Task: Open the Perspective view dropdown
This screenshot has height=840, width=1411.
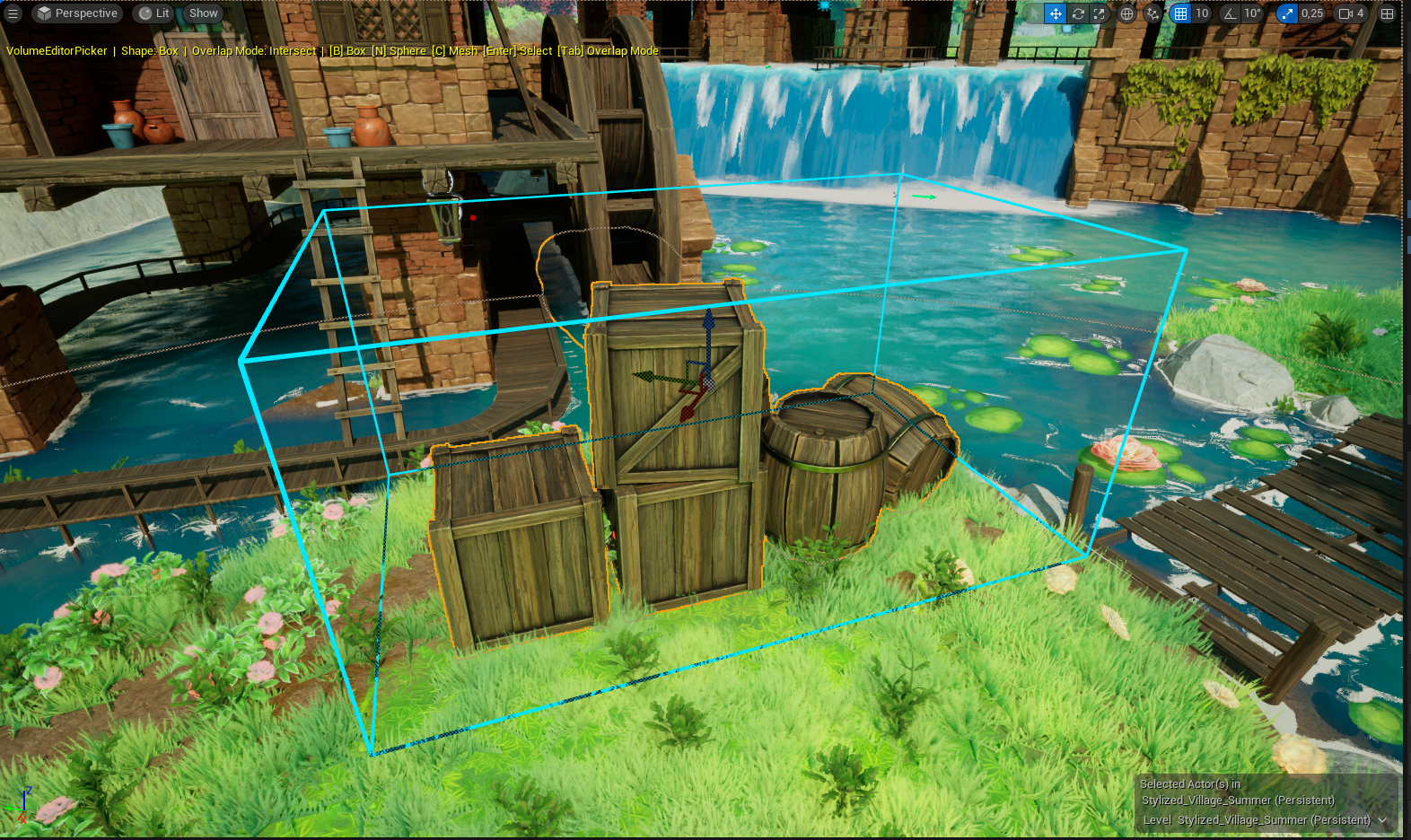Action: pyautogui.click(x=77, y=13)
